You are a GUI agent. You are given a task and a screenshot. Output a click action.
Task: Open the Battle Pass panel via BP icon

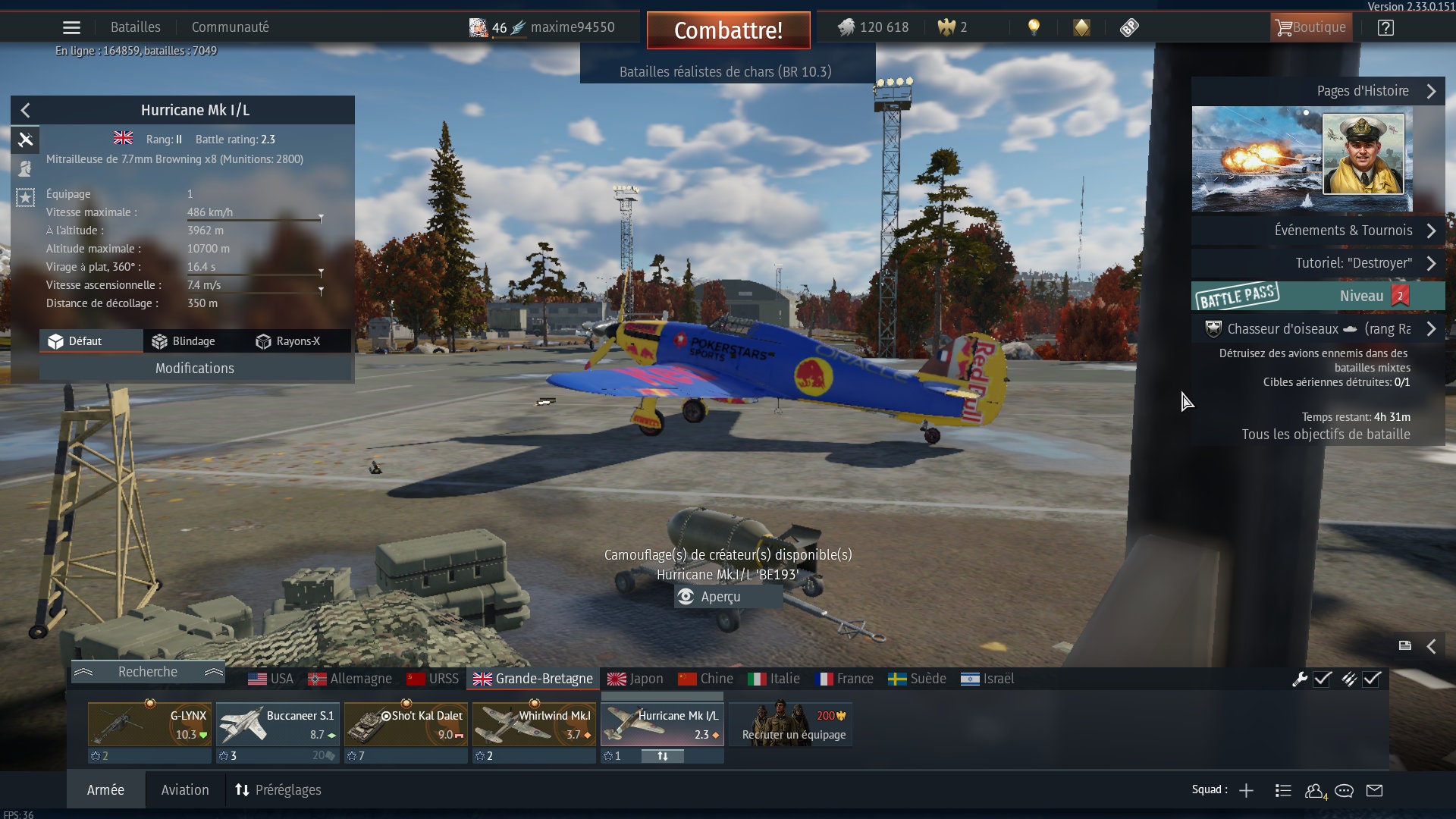pos(1130,27)
